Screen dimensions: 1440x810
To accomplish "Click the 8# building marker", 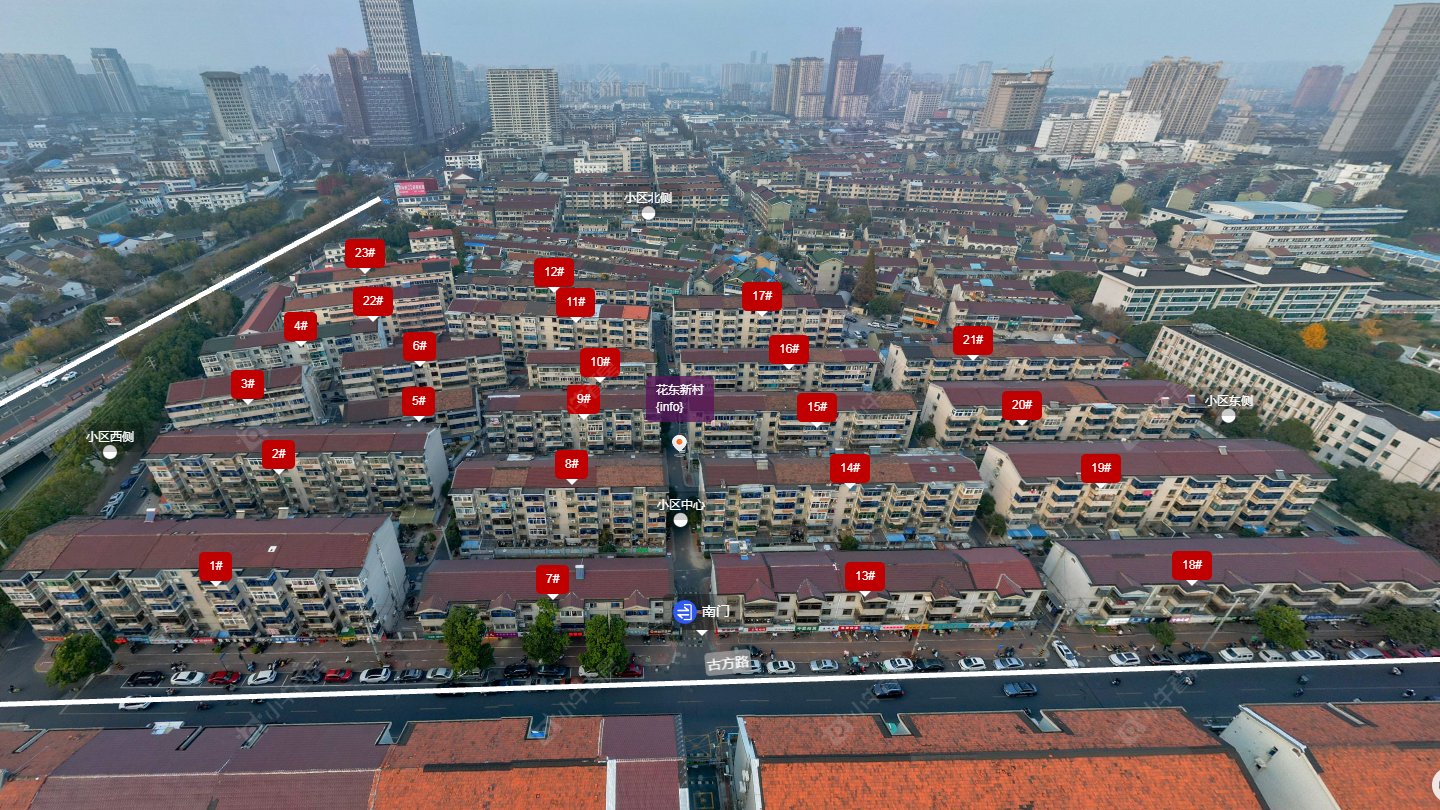I will (571, 464).
